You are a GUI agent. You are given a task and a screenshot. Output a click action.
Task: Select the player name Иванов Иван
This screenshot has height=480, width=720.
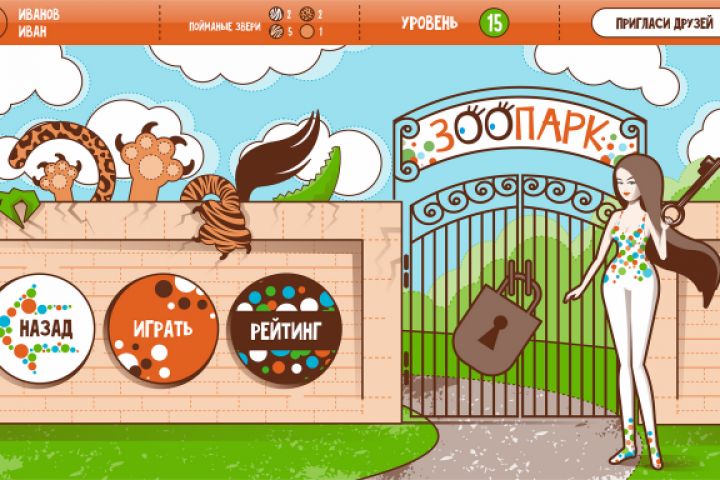[x=40, y=22]
